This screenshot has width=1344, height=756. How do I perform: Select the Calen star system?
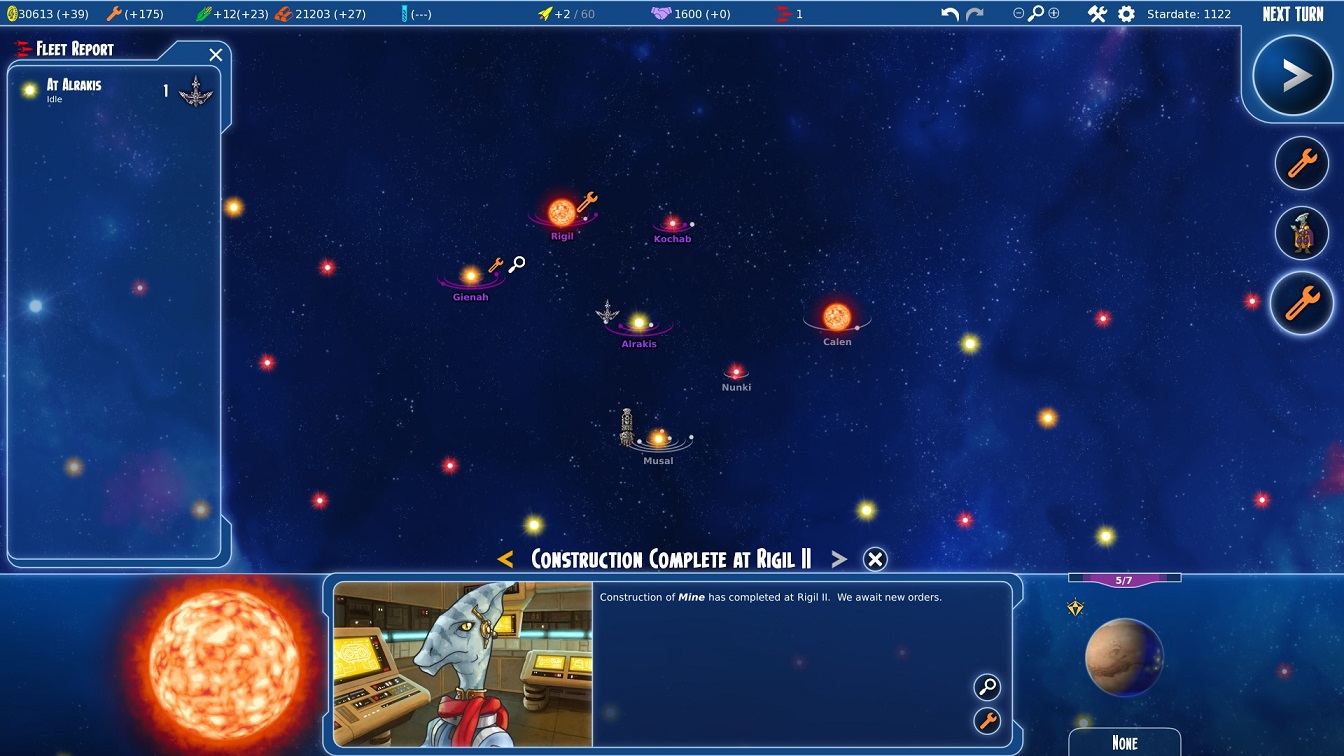[836, 317]
